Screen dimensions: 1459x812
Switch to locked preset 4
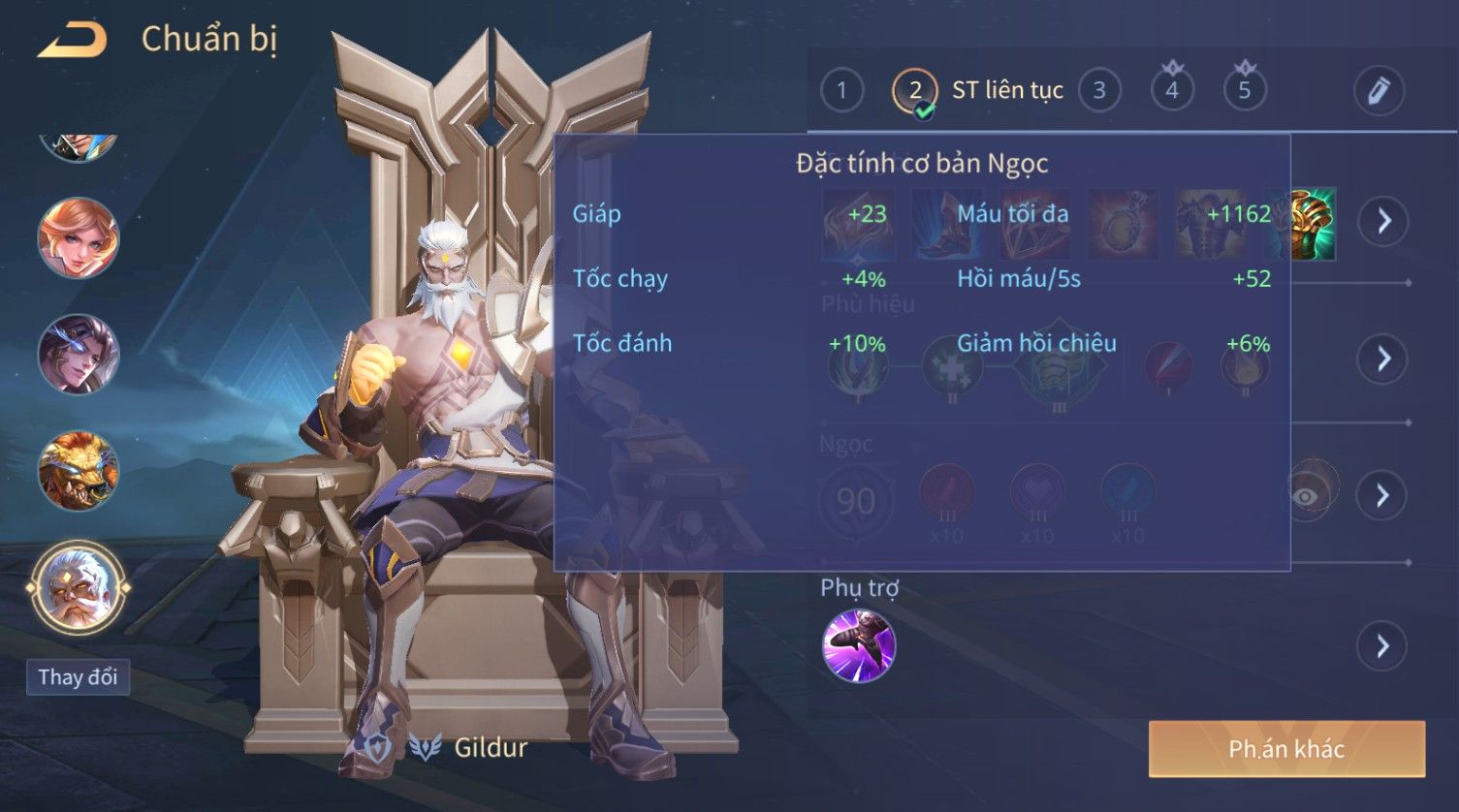pyautogui.click(x=1172, y=90)
